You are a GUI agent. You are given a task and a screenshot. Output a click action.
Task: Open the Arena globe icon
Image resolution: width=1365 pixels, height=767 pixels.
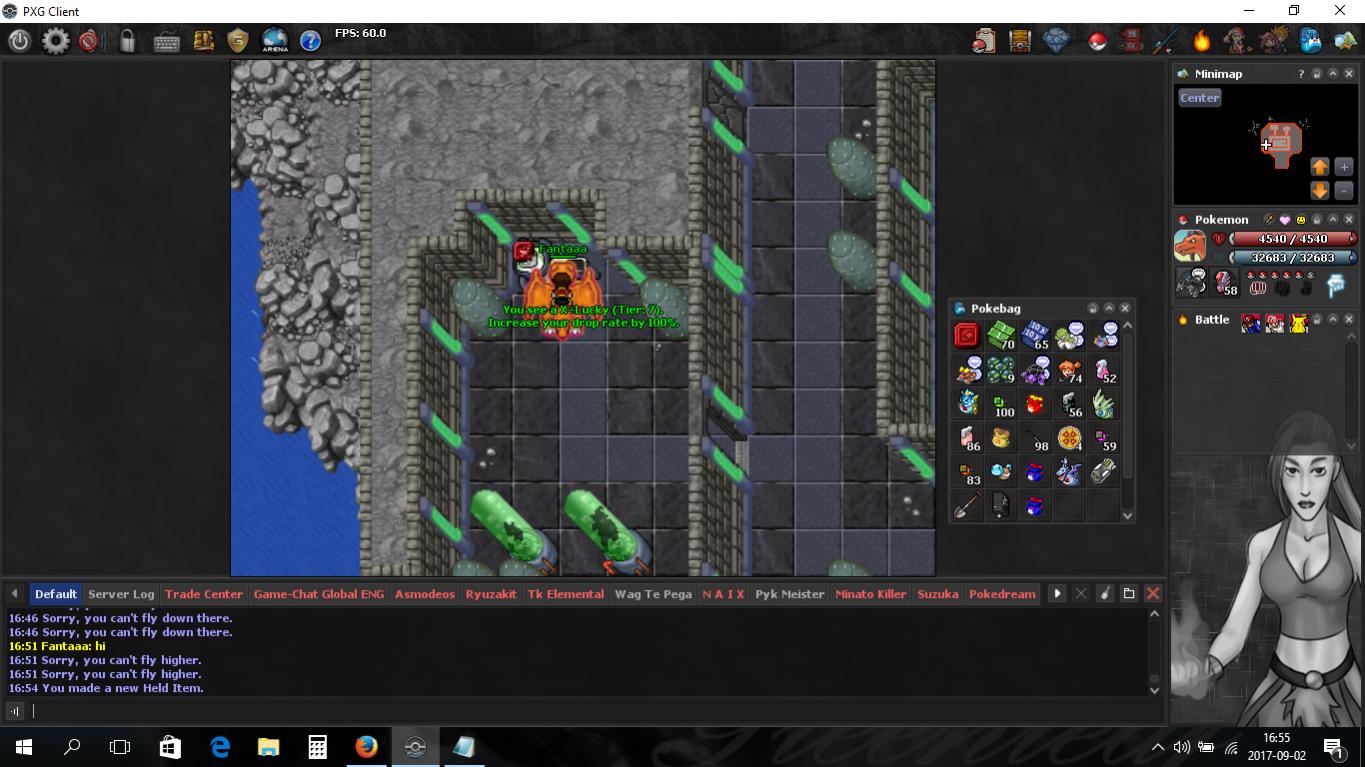pyautogui.click(x=274, y=41)
